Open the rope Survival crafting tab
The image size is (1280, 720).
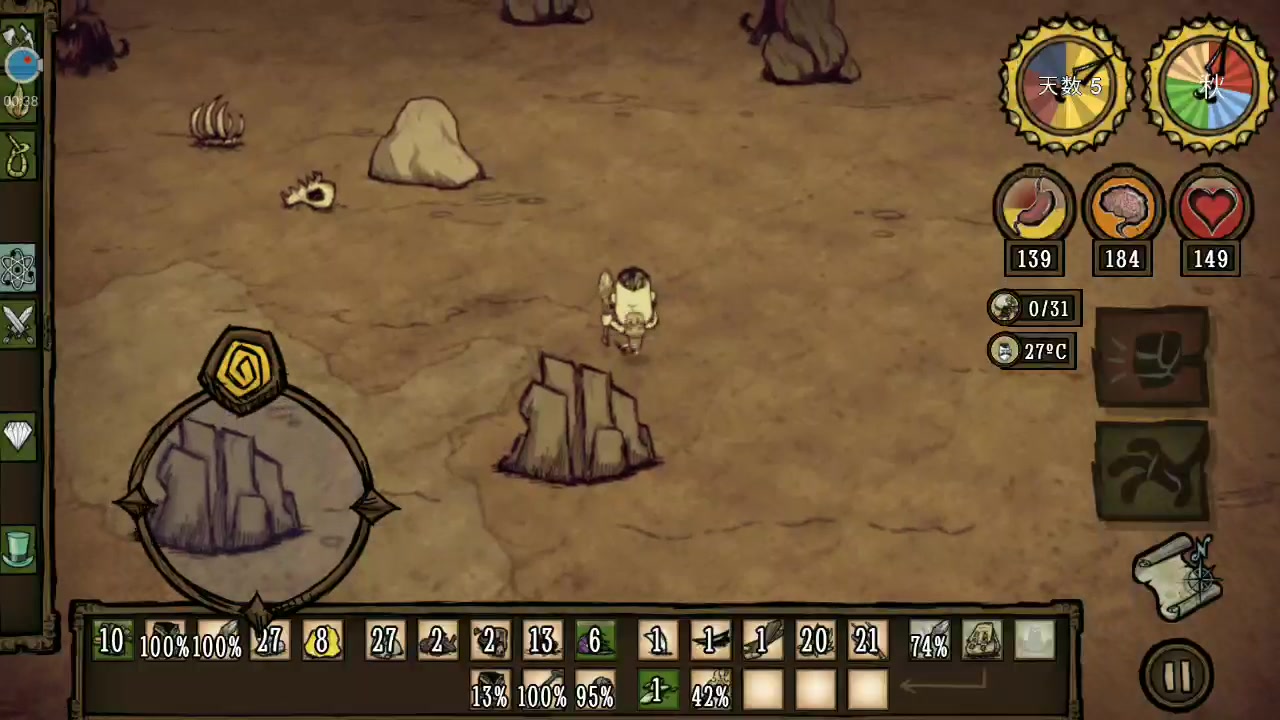point(18,156)
